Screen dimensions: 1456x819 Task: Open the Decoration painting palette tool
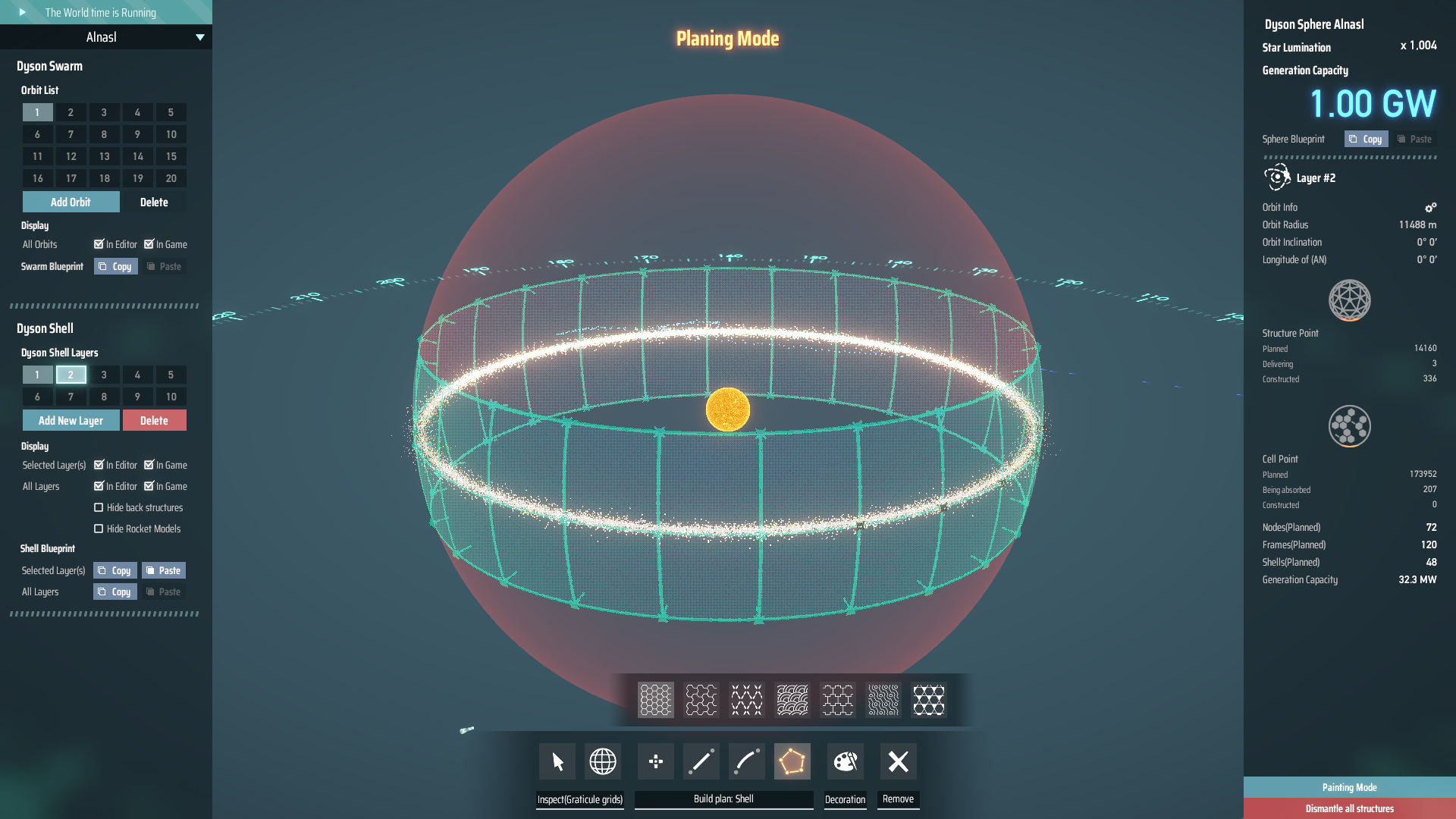point(845,761)
